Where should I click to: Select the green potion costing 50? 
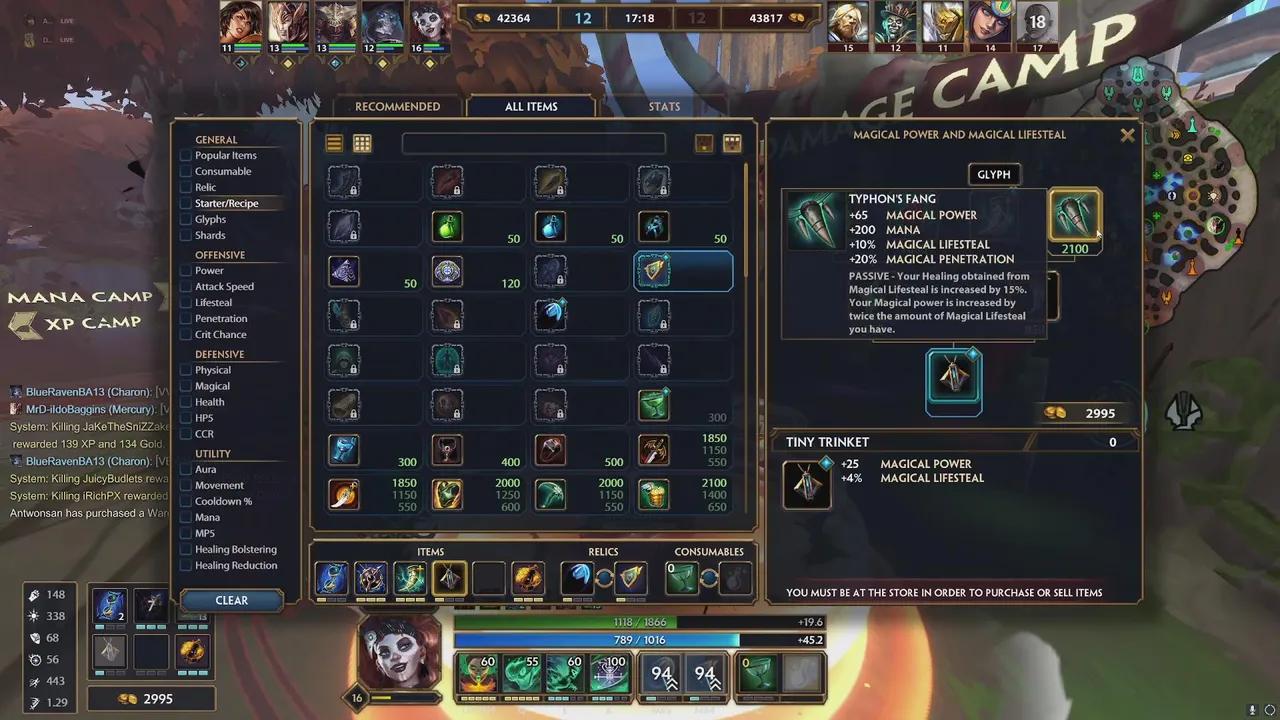[x=447, y=227]
